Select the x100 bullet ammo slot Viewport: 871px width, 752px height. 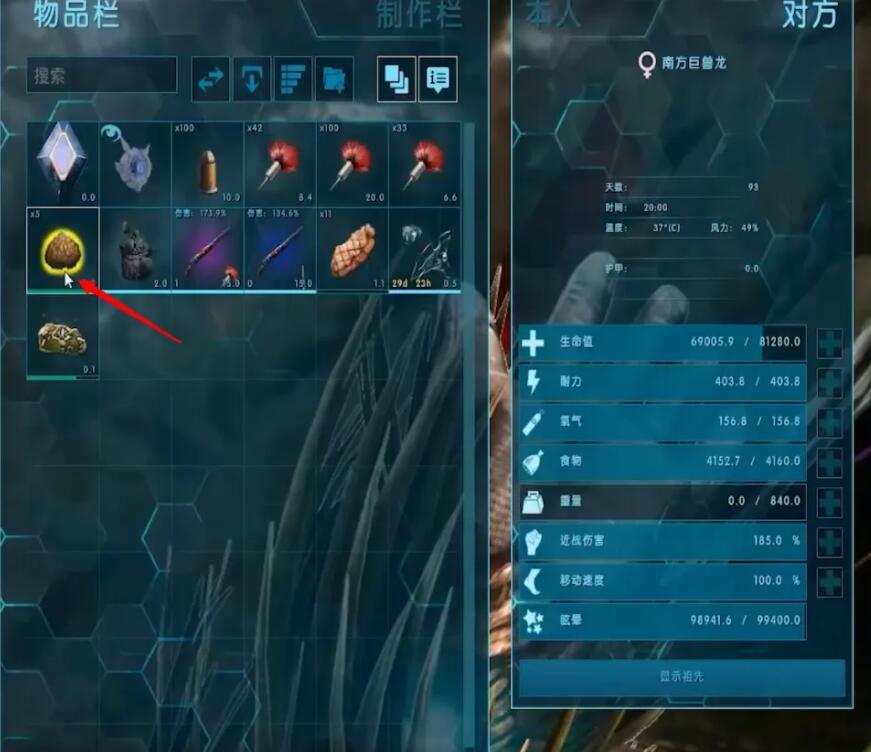click(x=208, y=163)
